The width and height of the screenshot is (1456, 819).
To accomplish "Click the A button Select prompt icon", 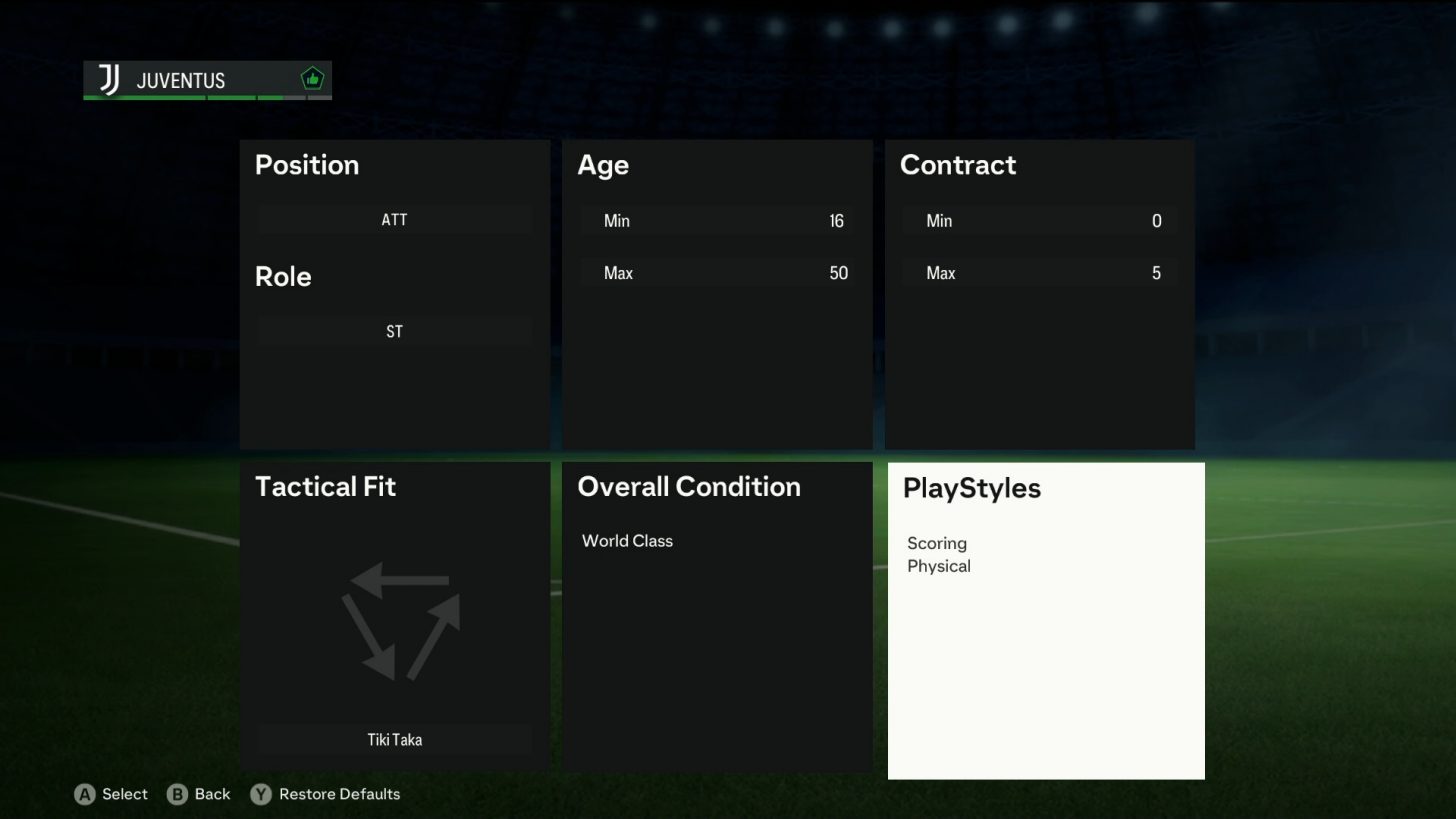I will click(86, 794).
